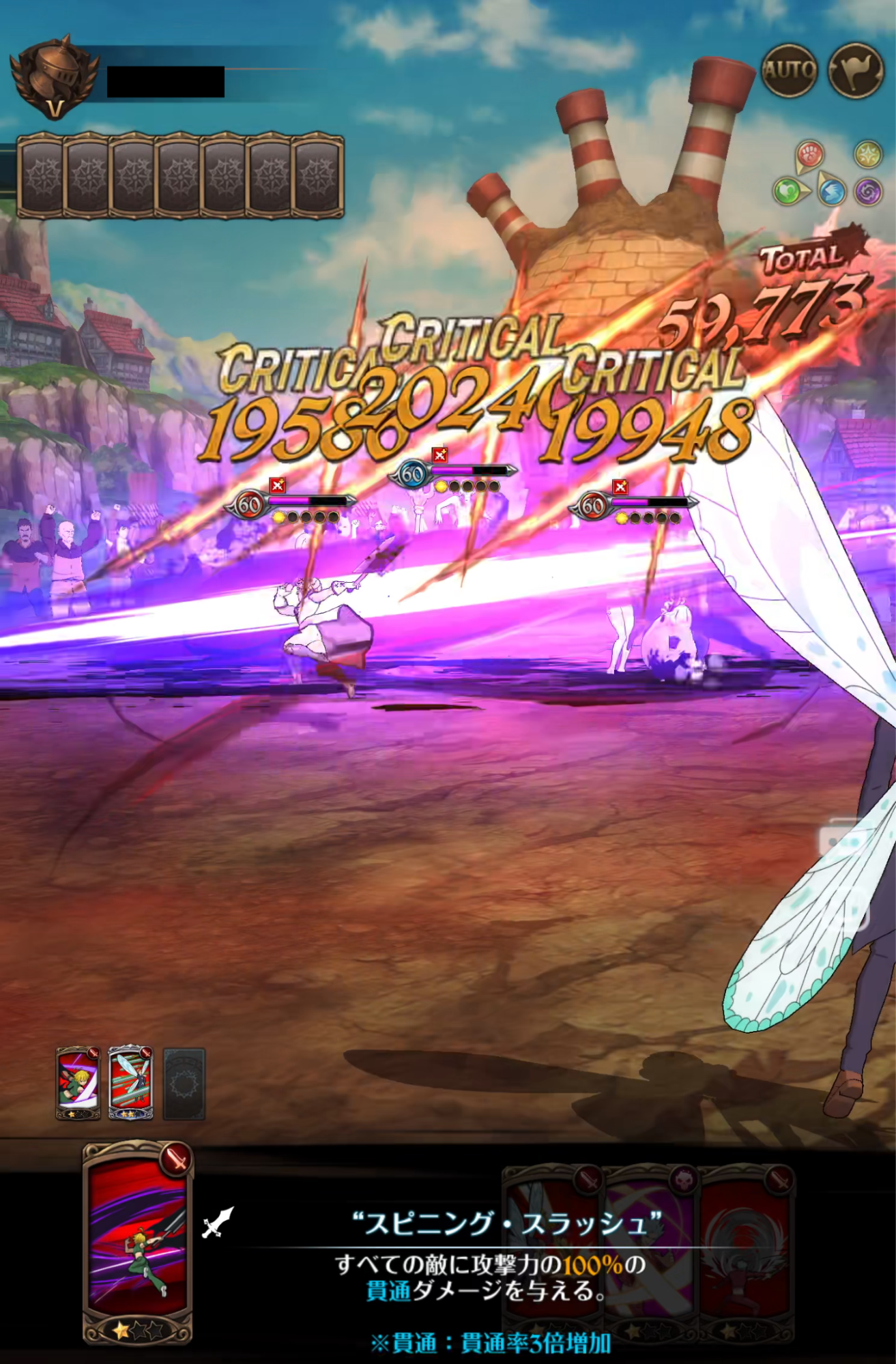This screenshot has width=896, height=1364.
Task: Select the red fist attribute icon
Action: coord(809,154)
